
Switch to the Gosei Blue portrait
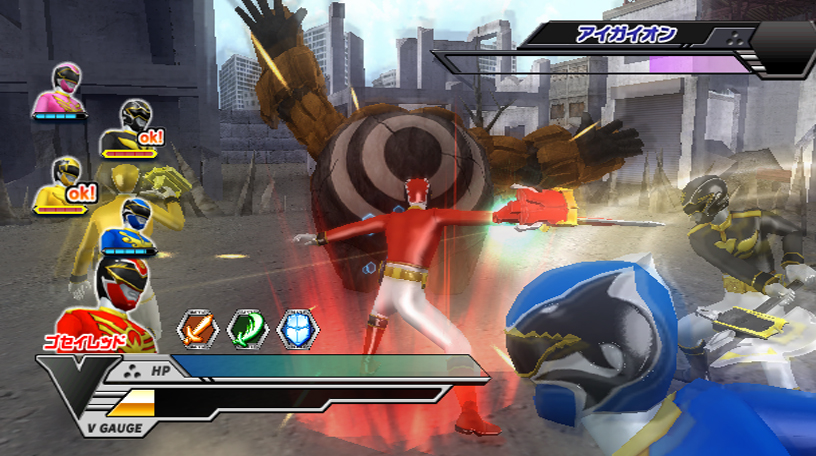pos(130,226)
